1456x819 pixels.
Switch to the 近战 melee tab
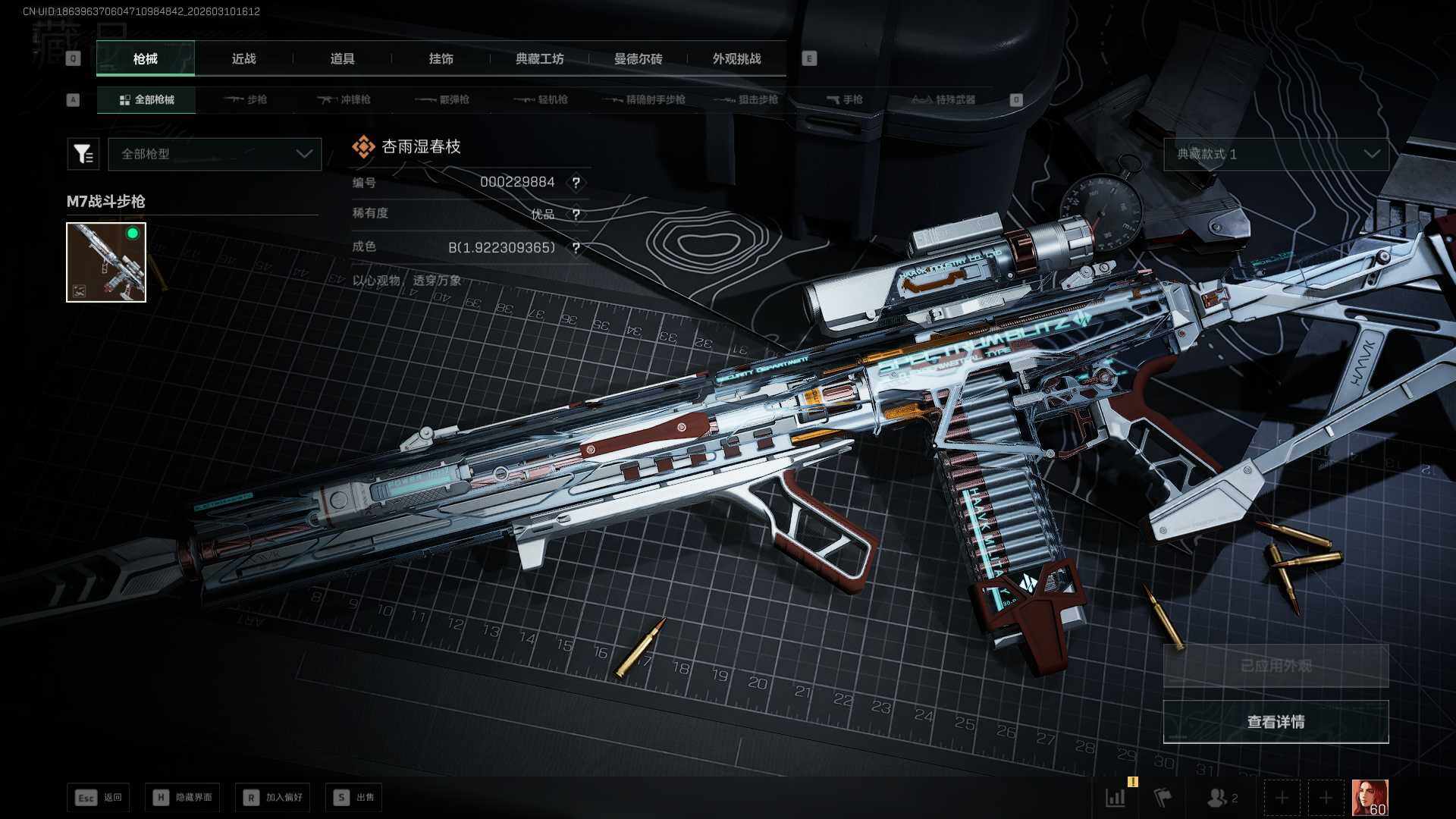coord(243,58)
